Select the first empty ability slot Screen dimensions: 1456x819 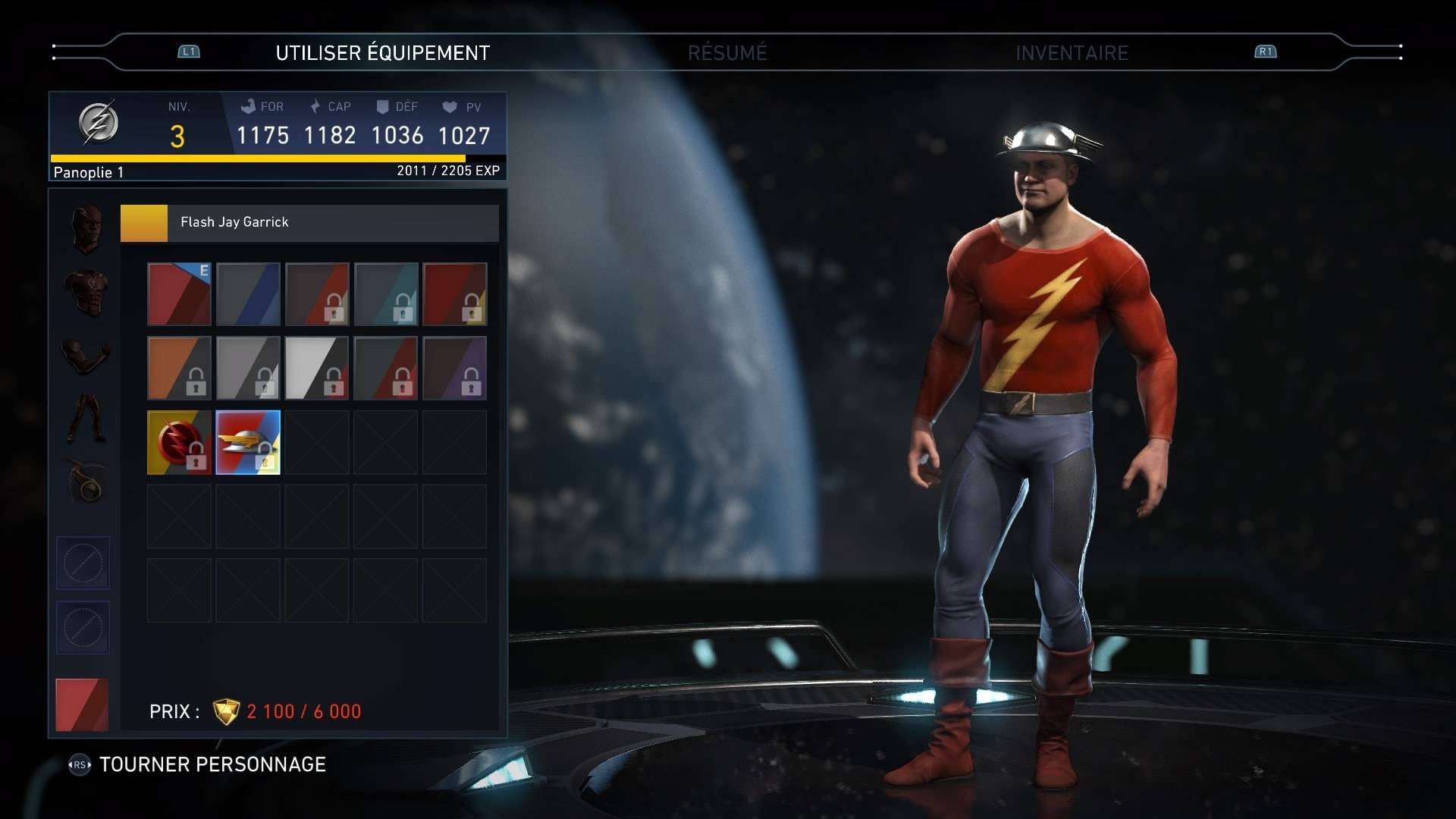(83, 563)
